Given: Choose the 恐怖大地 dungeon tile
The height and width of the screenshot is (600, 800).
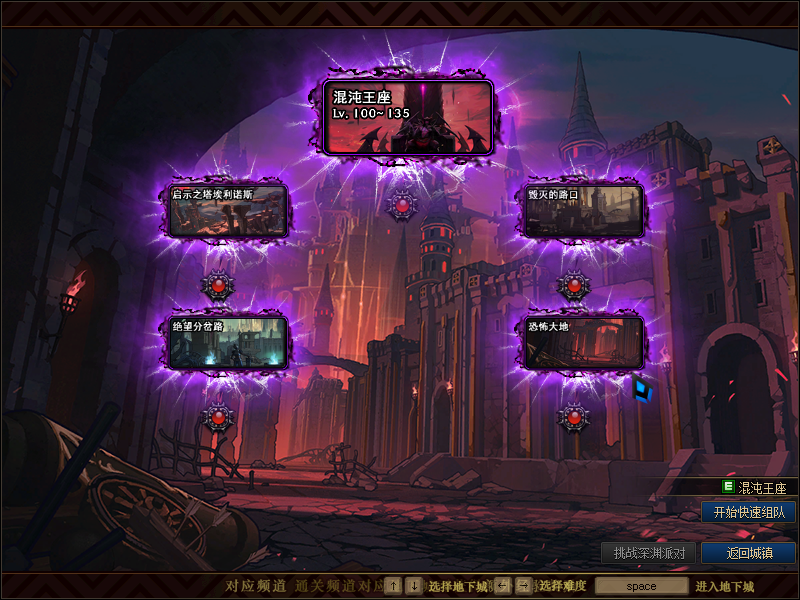Looking at the screenshot, I should (584, 341).
